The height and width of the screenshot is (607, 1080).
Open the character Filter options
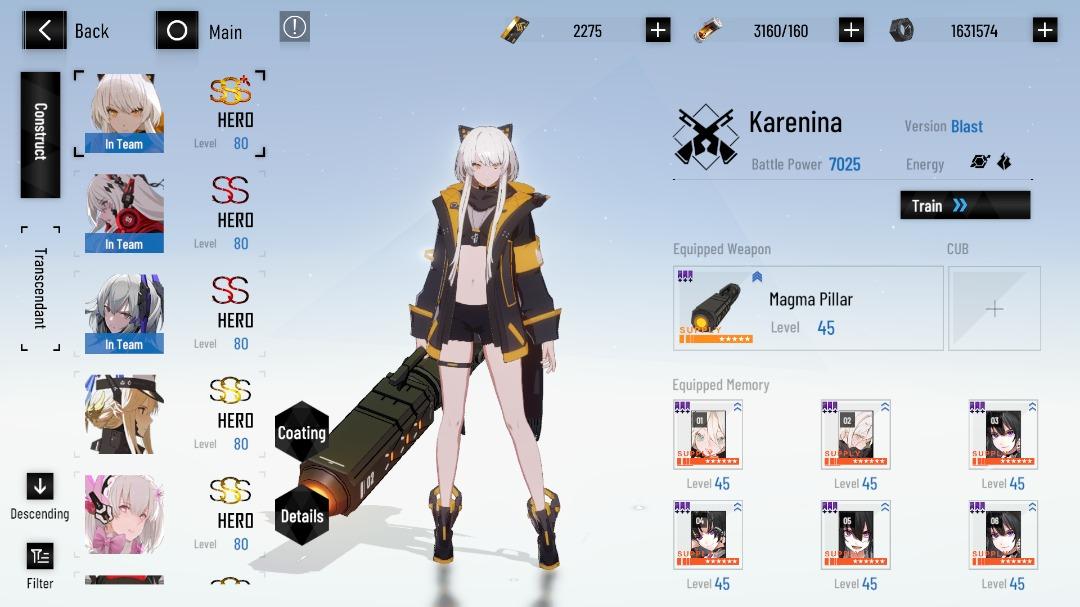(40, 565)
